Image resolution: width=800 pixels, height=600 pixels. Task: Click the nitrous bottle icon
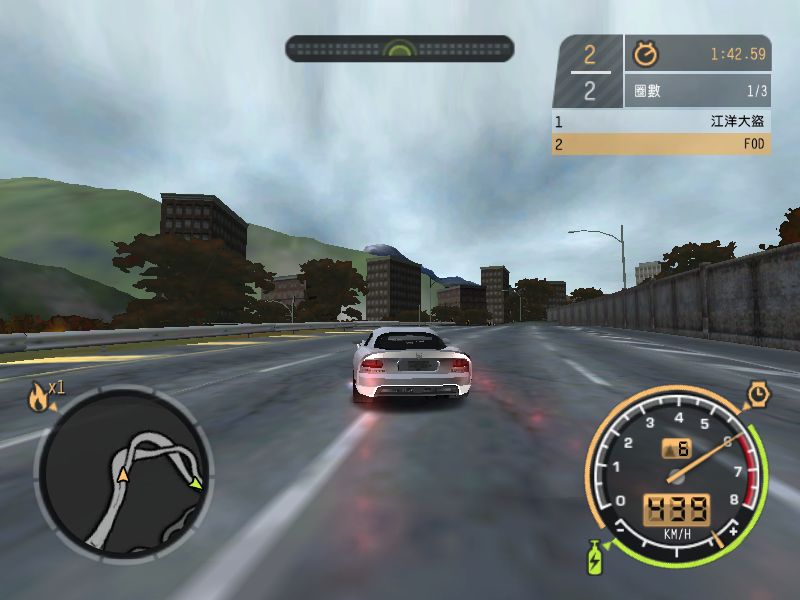tap(594, 556)
